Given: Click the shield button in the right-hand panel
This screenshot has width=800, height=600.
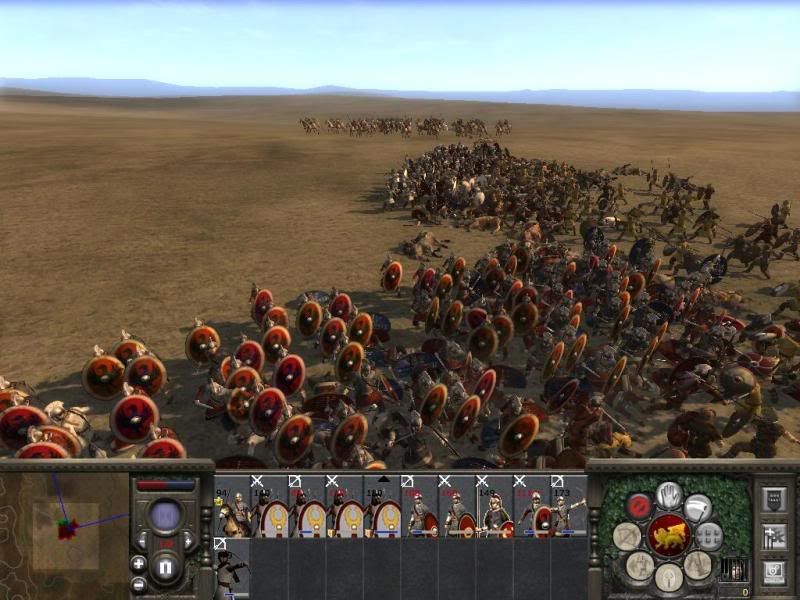Looking at the screenshot, I should click(x=774, y=500).
